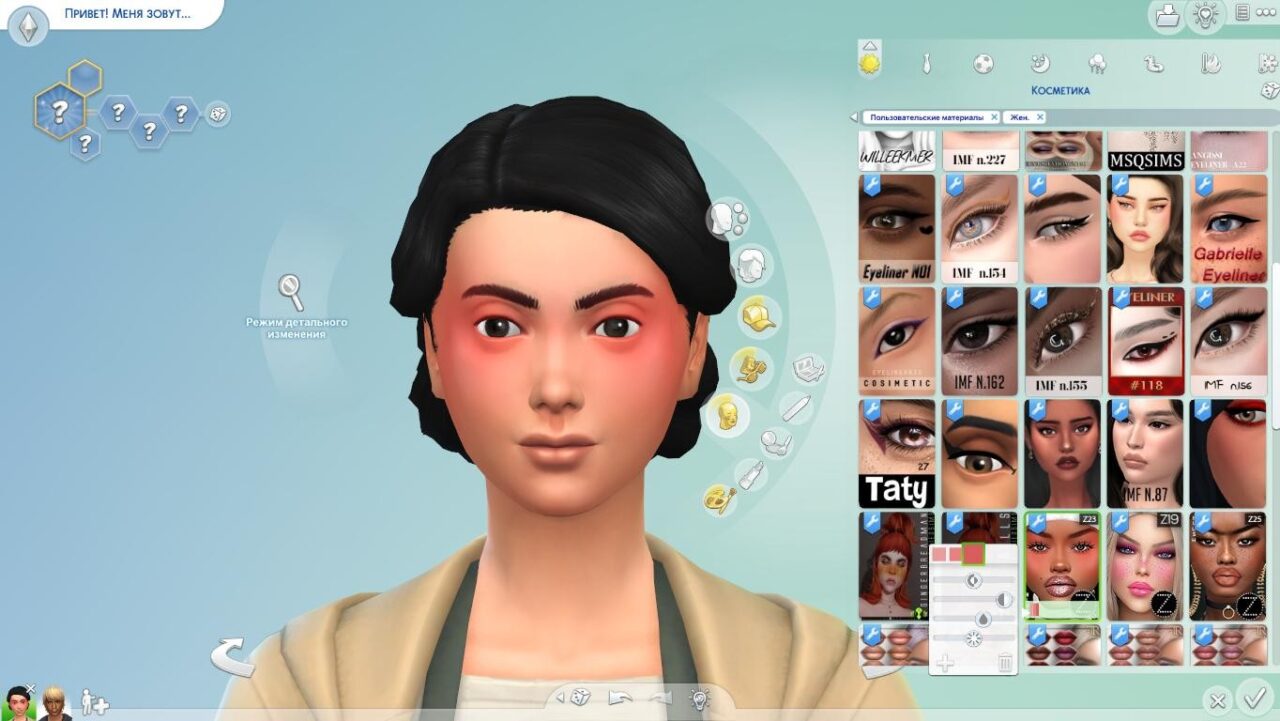1280x721 pixels.
Task: Undo the last change with the arrow
Action: click(x=620, y=698)
